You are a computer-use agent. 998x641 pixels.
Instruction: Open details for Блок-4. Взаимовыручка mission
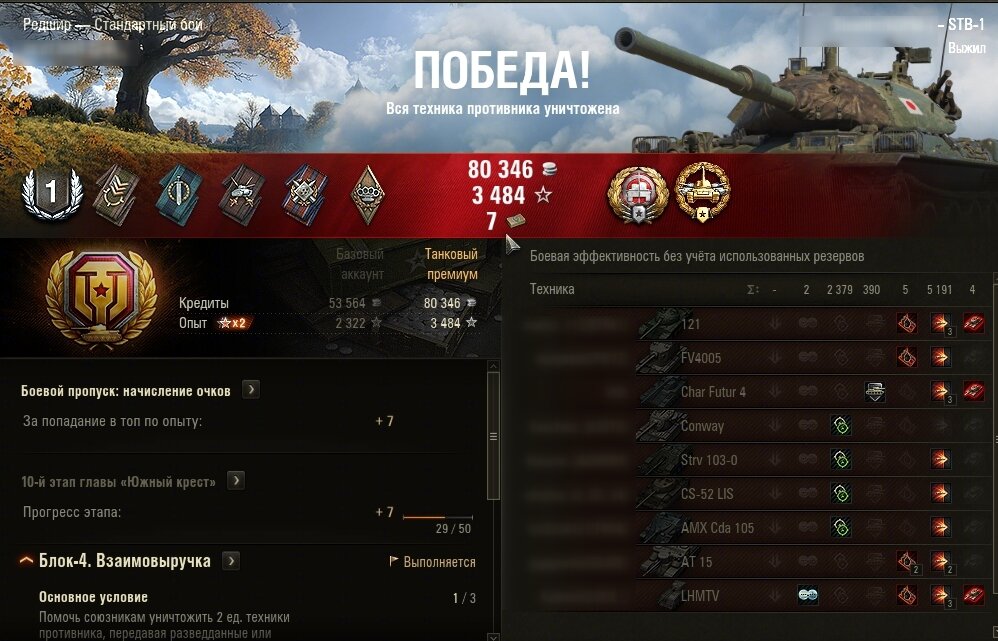point(231,561)
